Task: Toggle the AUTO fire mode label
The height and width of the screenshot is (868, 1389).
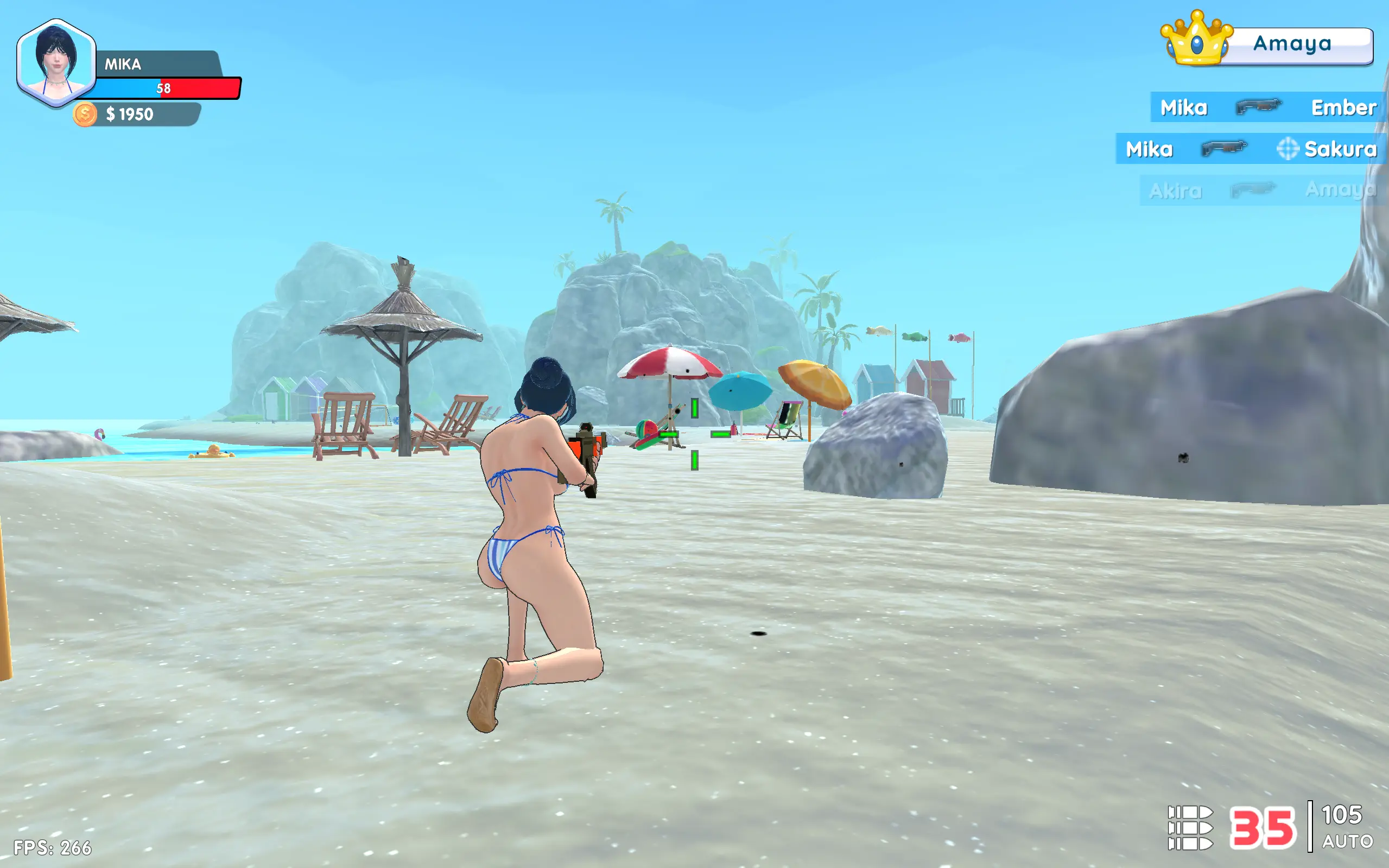Action: (x=1347, y=841)
